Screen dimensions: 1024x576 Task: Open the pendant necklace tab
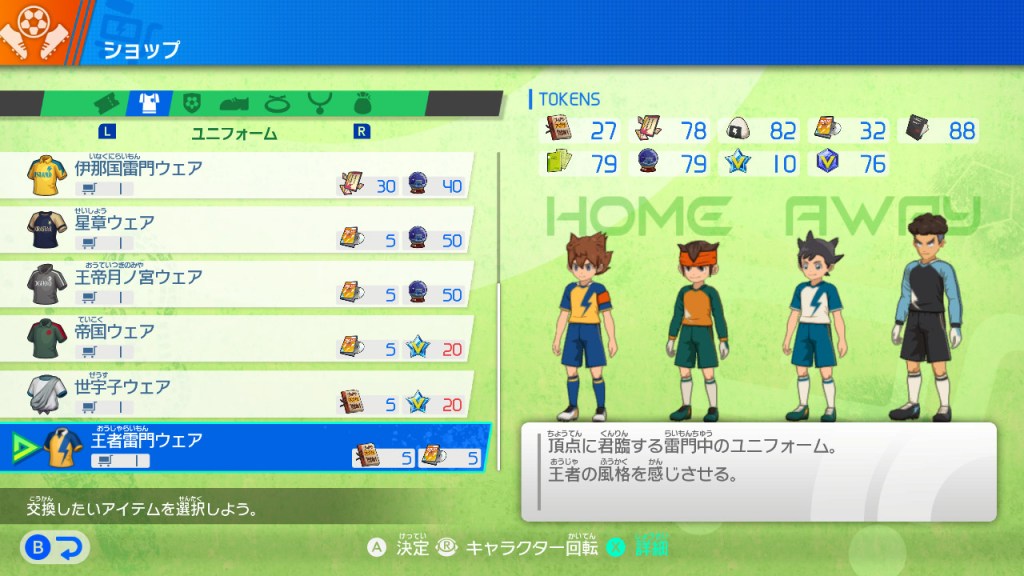(x=319, y=103)
